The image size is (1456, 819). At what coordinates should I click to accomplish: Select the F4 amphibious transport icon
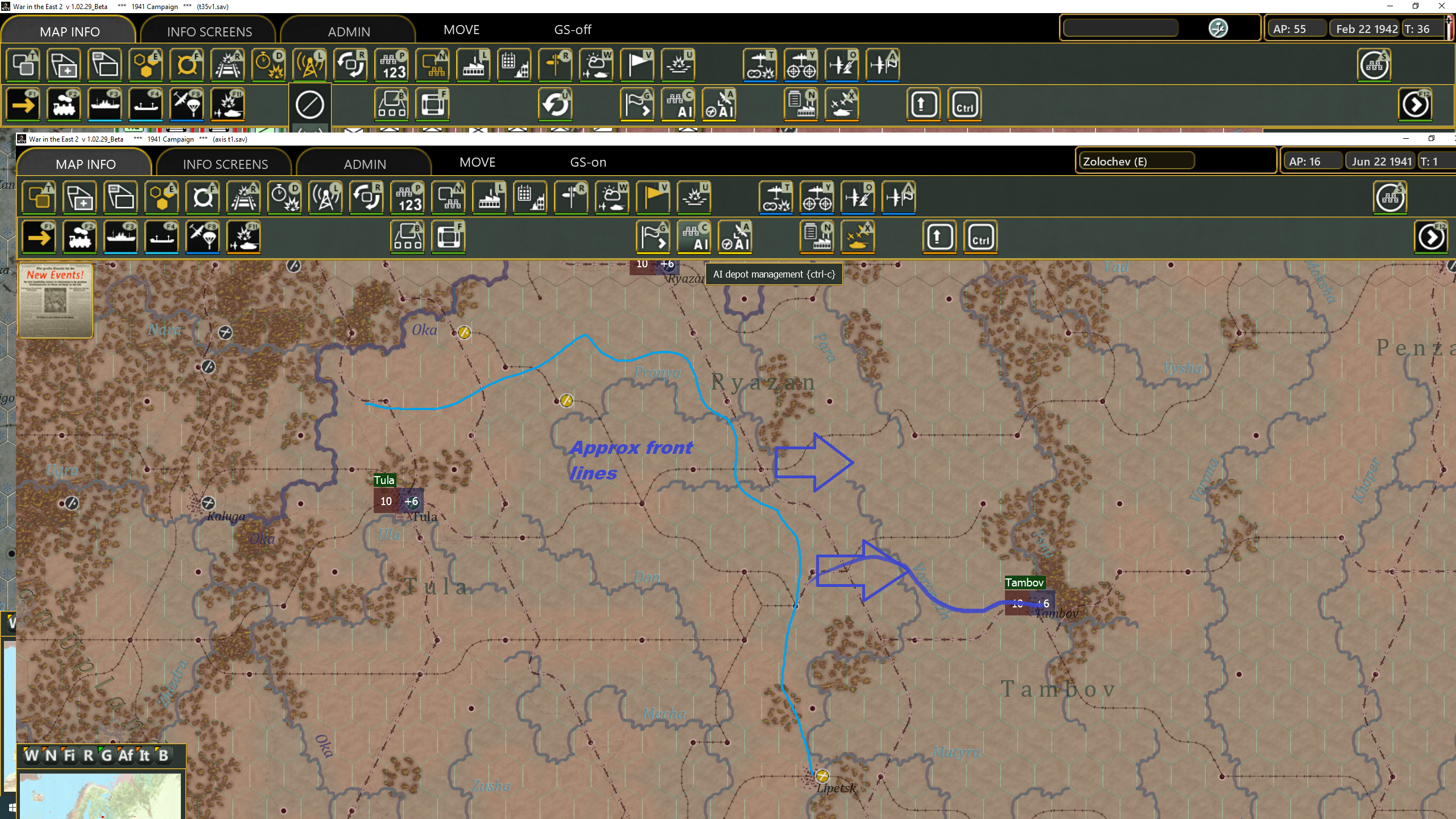pos(162,236)
